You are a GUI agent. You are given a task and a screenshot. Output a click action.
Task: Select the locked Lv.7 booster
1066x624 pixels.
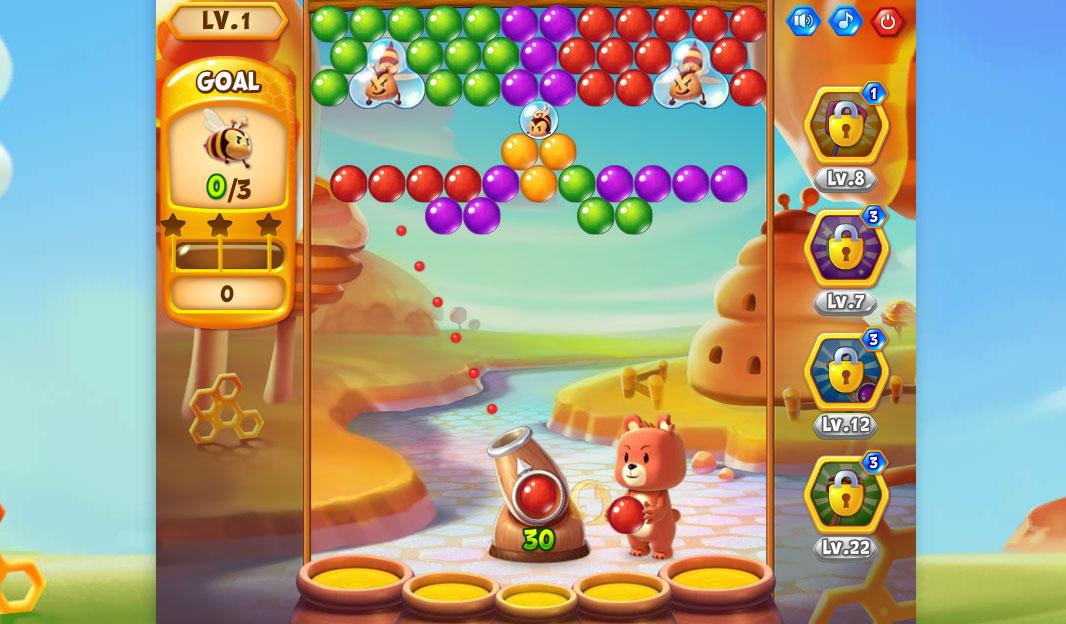[x=846, y=249]
